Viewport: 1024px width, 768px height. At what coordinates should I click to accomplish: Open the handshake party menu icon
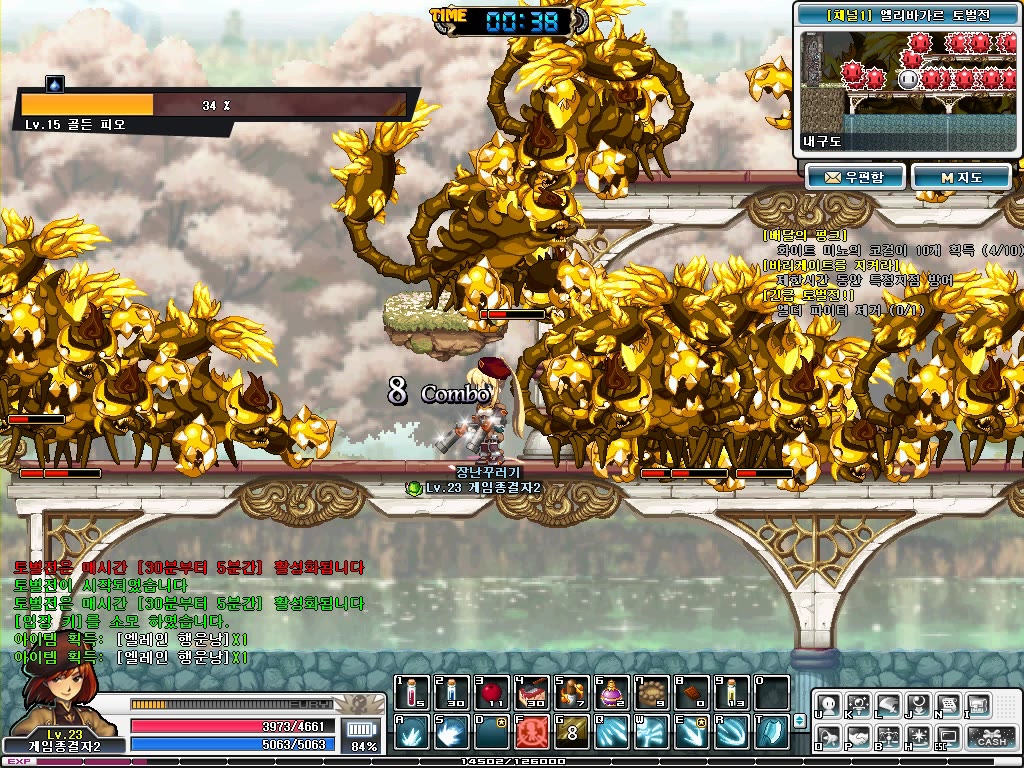coord(858,739)
